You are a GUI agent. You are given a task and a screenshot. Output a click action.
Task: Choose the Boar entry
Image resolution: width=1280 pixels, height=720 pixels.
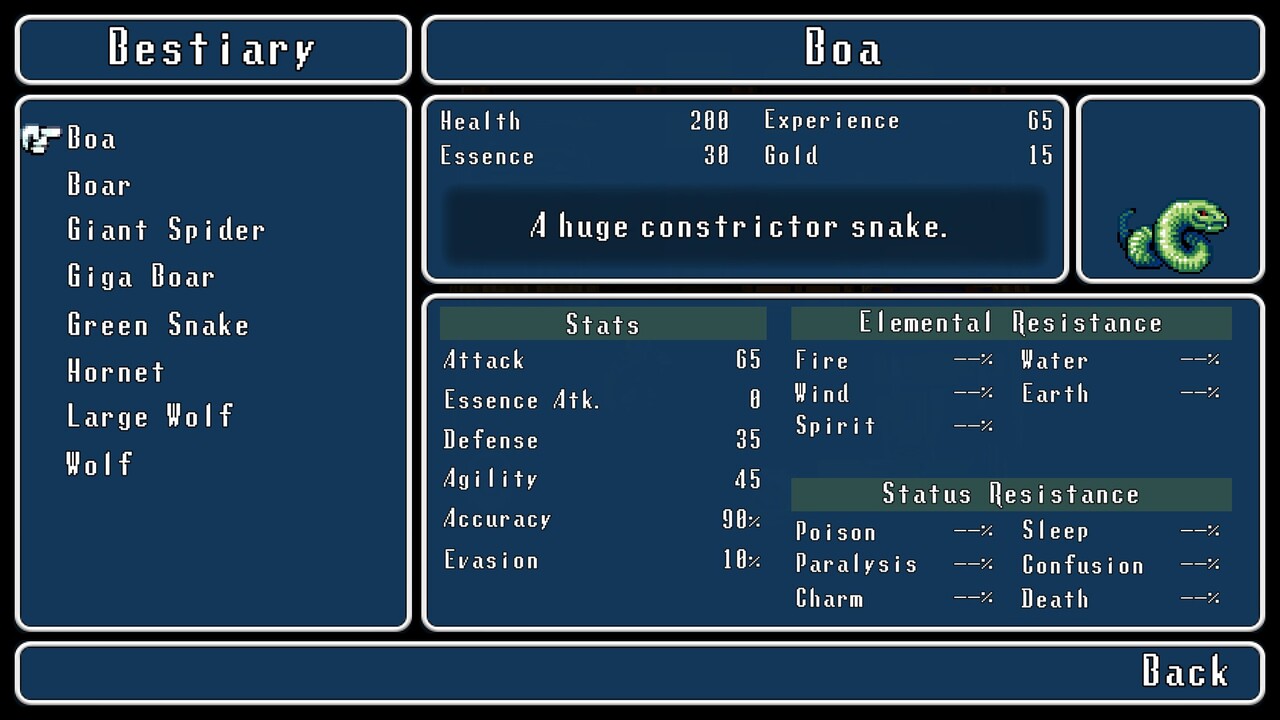click(x=99, y=185)
